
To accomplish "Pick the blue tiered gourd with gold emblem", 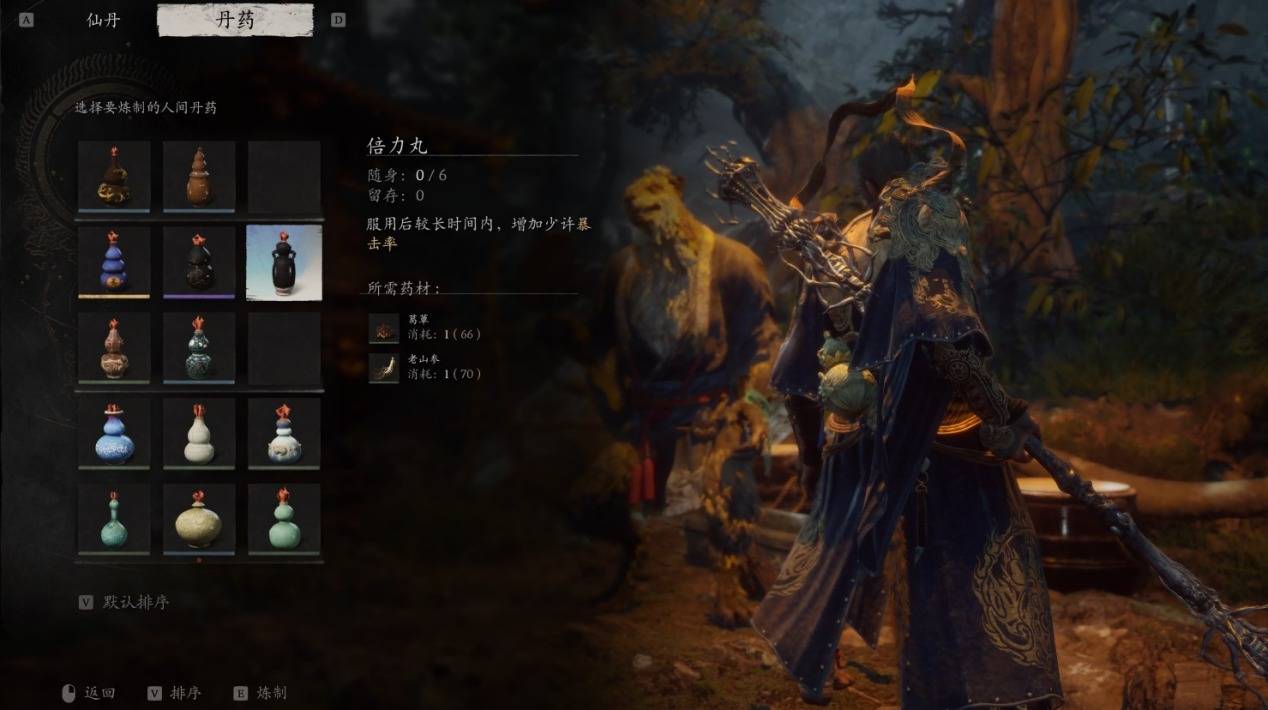I will (x=114, y=260).
